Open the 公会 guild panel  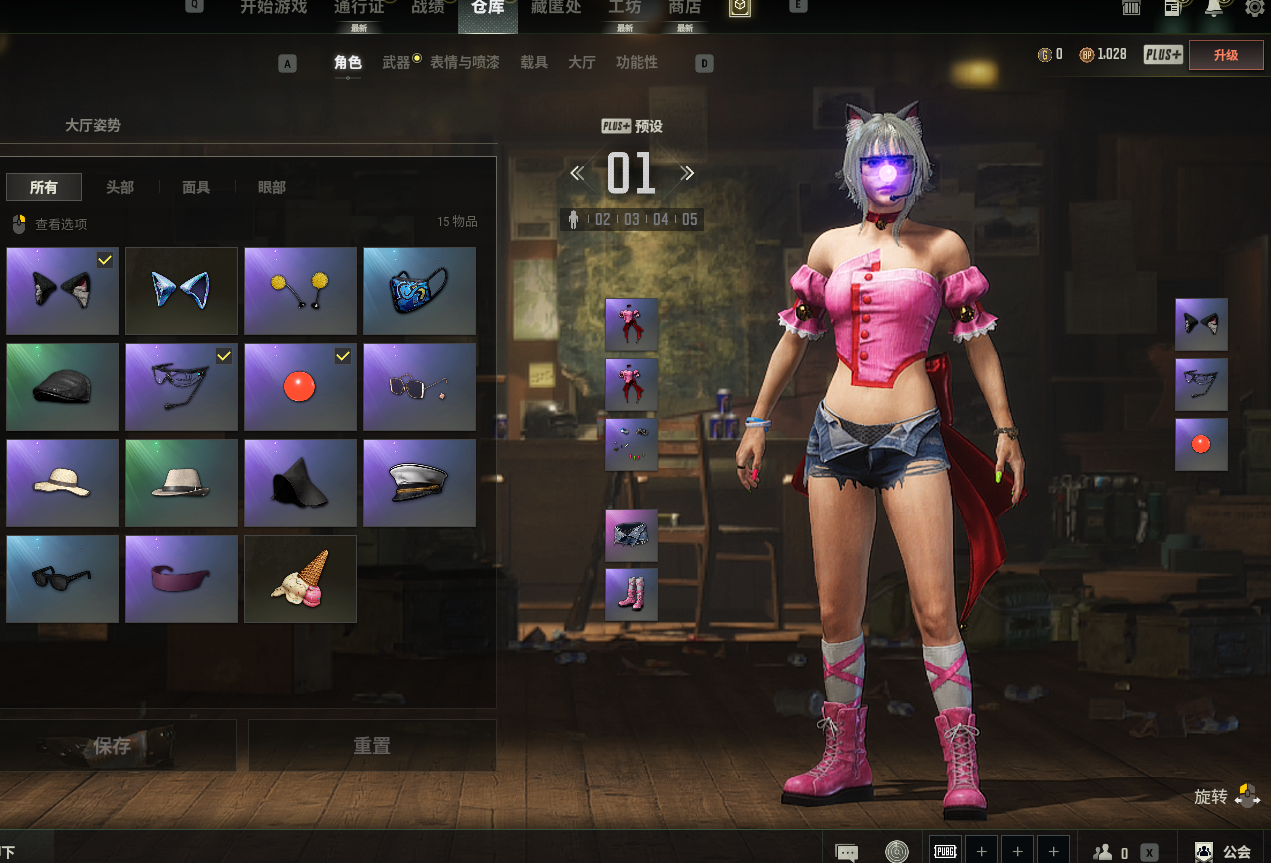click(x=1224, y=852)
